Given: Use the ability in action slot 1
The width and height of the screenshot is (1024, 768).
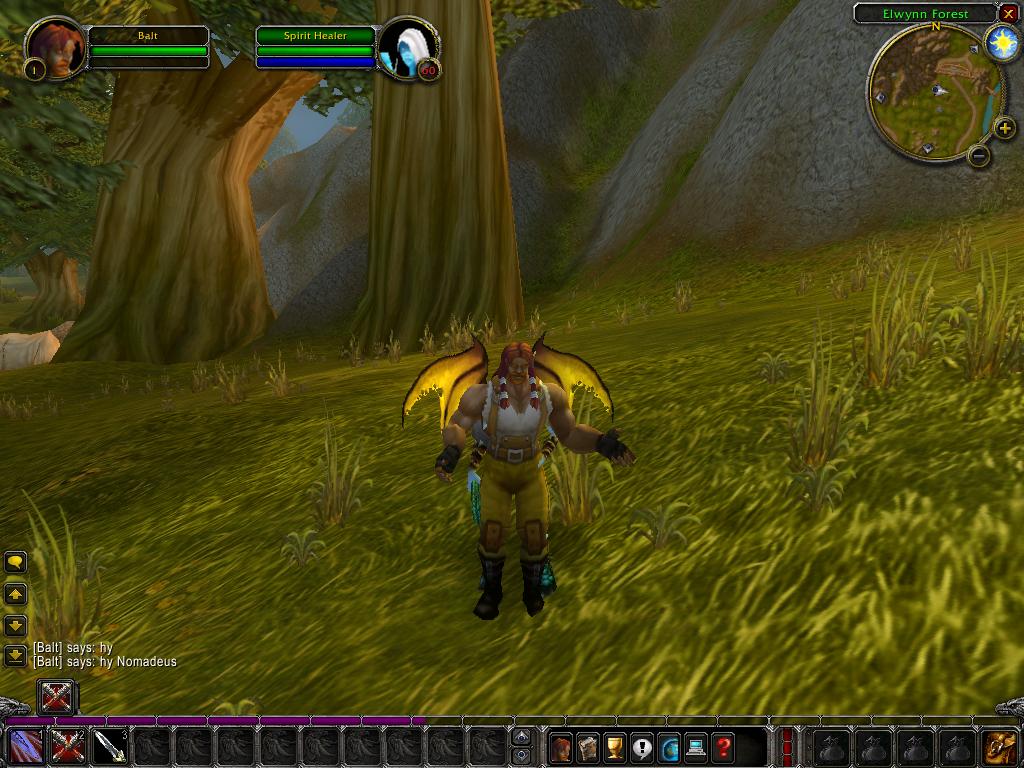Looking at the screenshot, I should pos(25,746).
